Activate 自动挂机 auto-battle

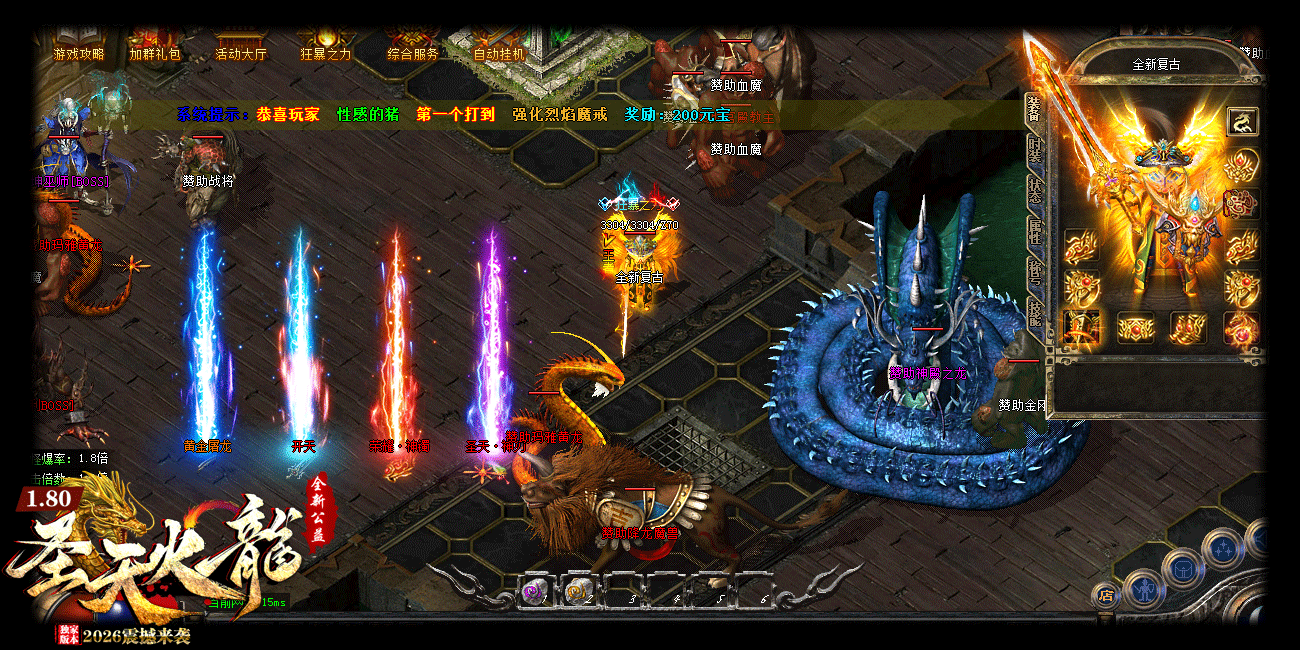tap(498, 53)
